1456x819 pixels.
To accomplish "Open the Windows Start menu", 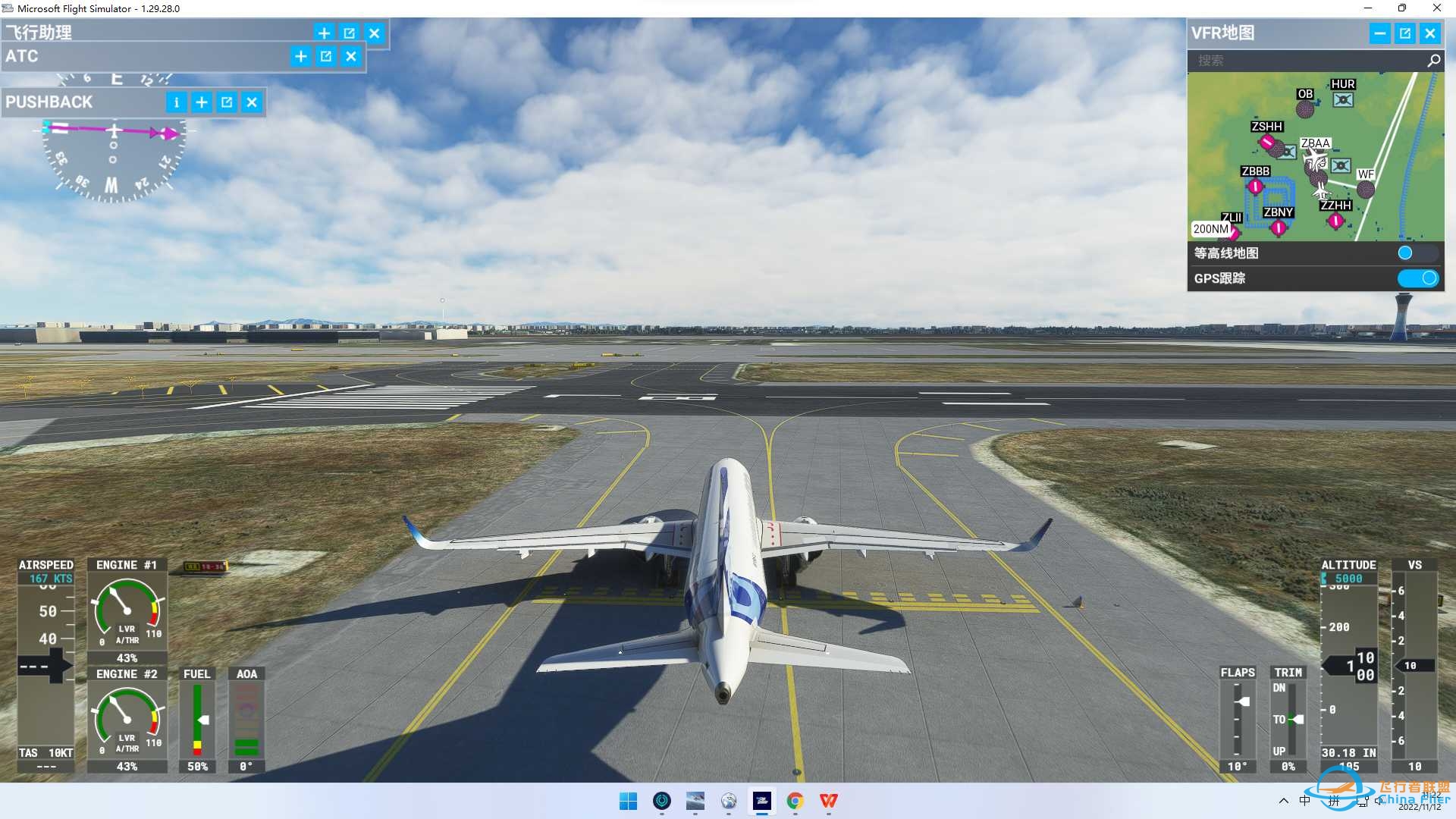I will click(629, 801).
